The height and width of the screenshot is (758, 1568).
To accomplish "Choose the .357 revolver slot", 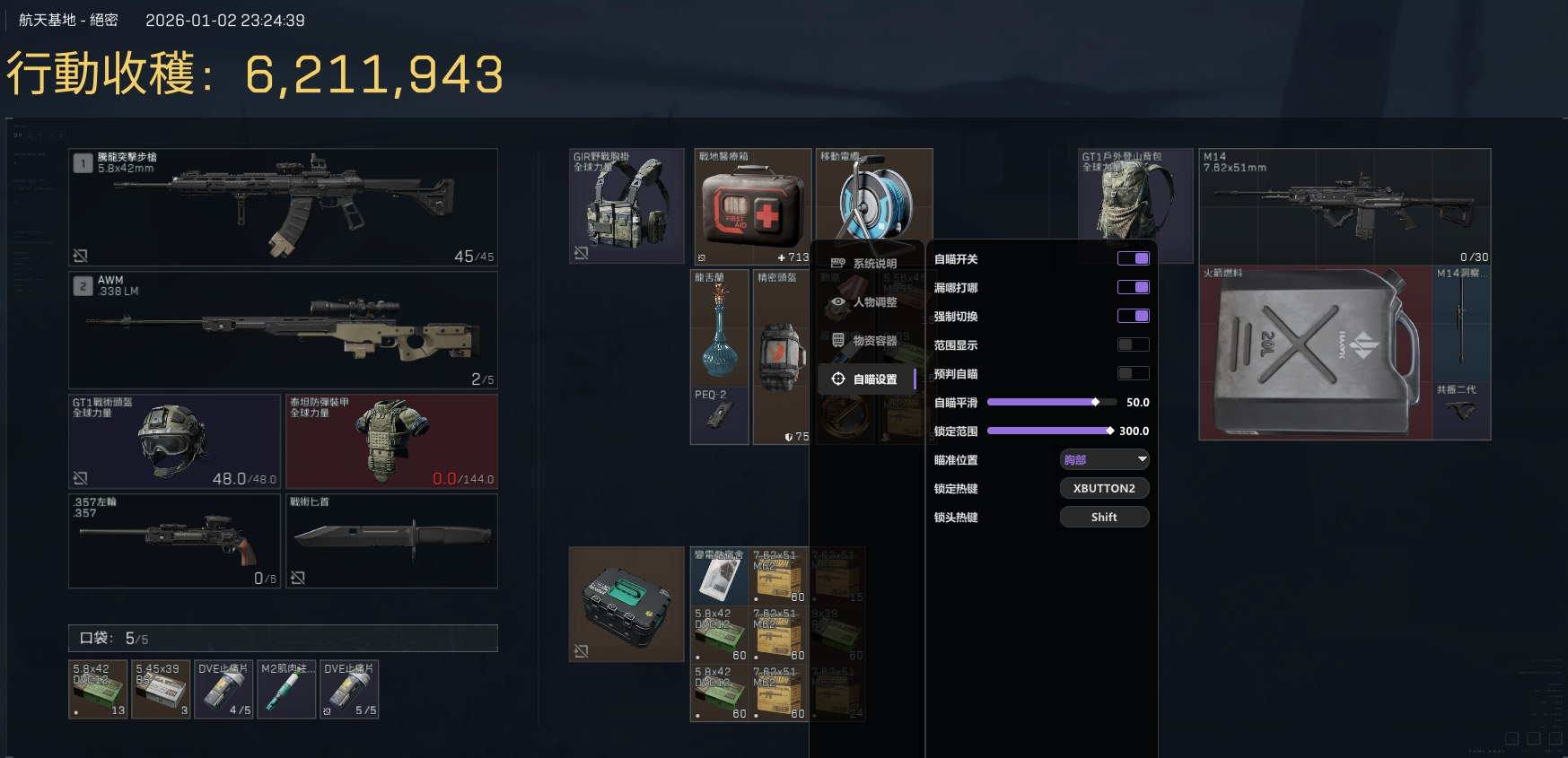I will click(174, 541).
